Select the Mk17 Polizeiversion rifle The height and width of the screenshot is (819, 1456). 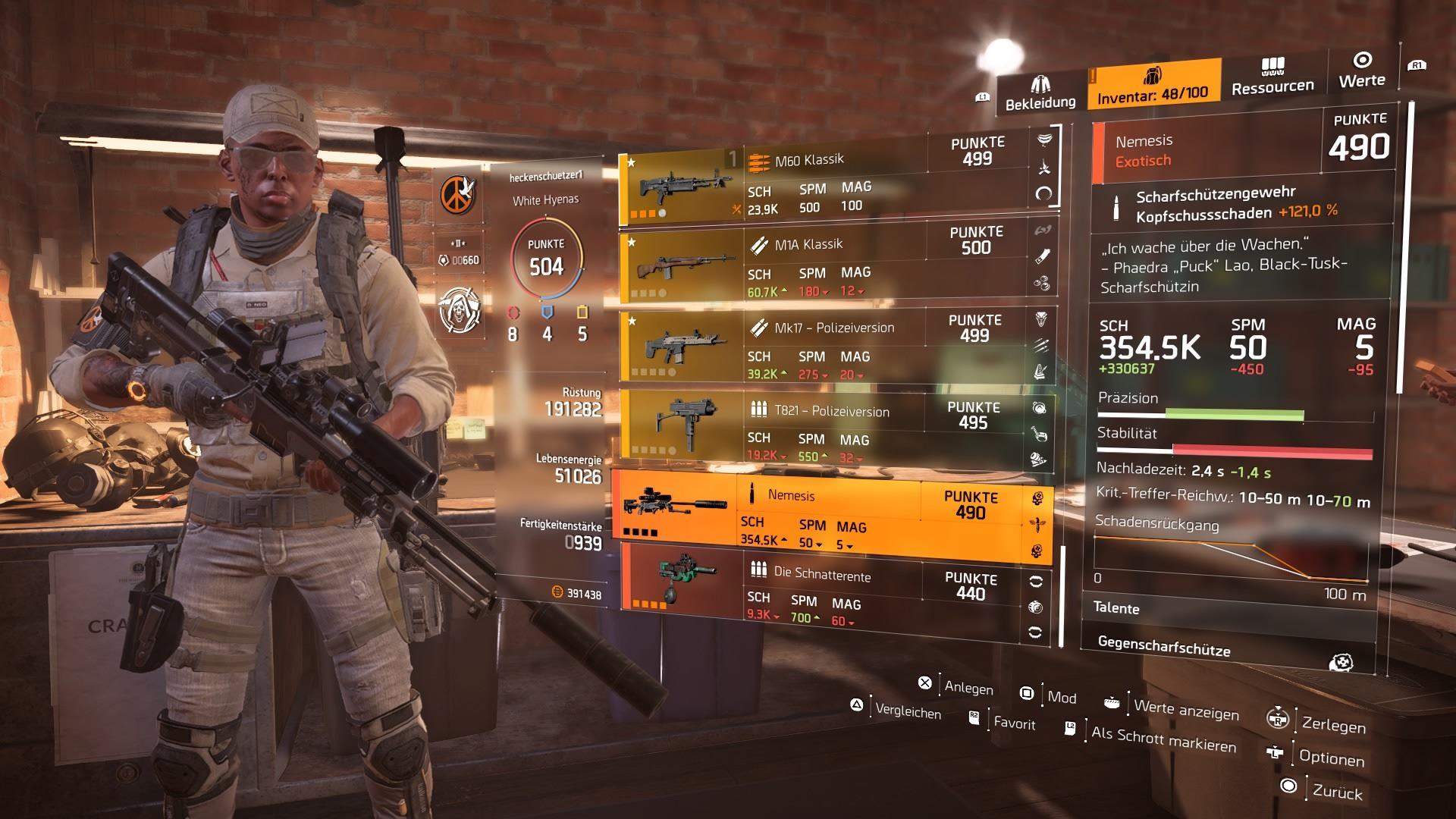(x=834, y=347)
